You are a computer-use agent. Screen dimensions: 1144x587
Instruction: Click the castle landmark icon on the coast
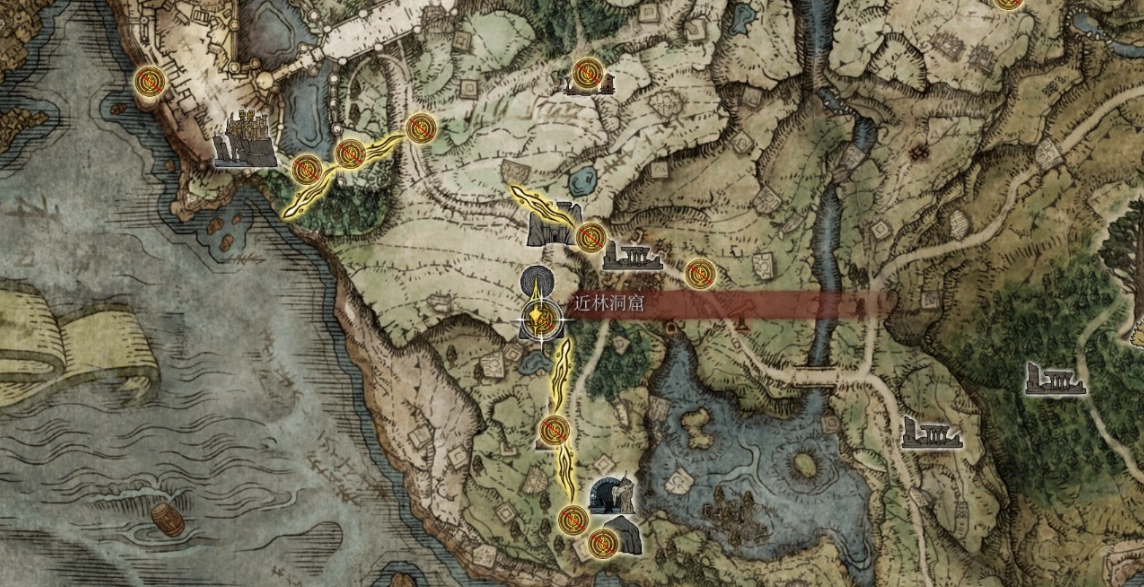[244, 140]
